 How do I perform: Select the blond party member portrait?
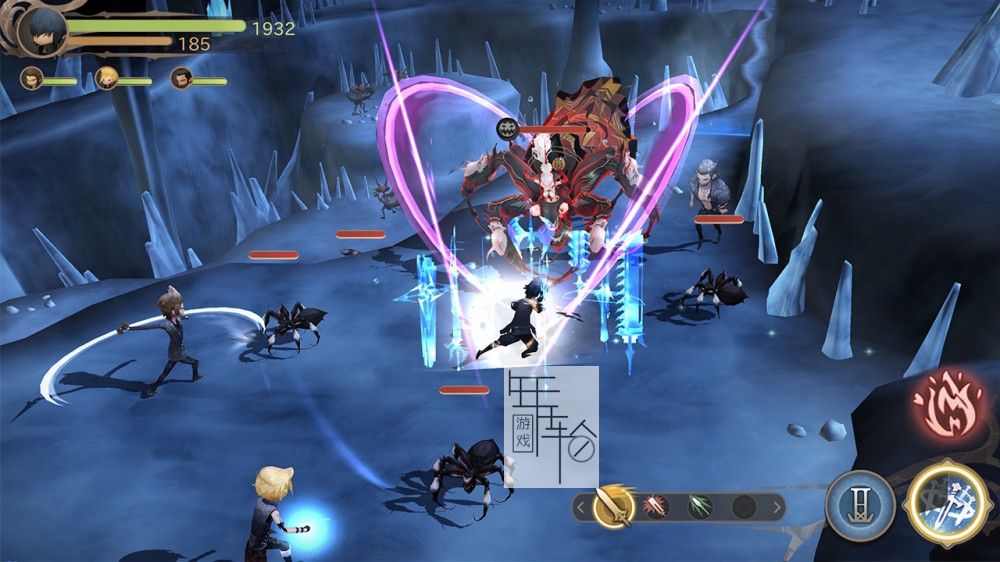click(106, 77)
